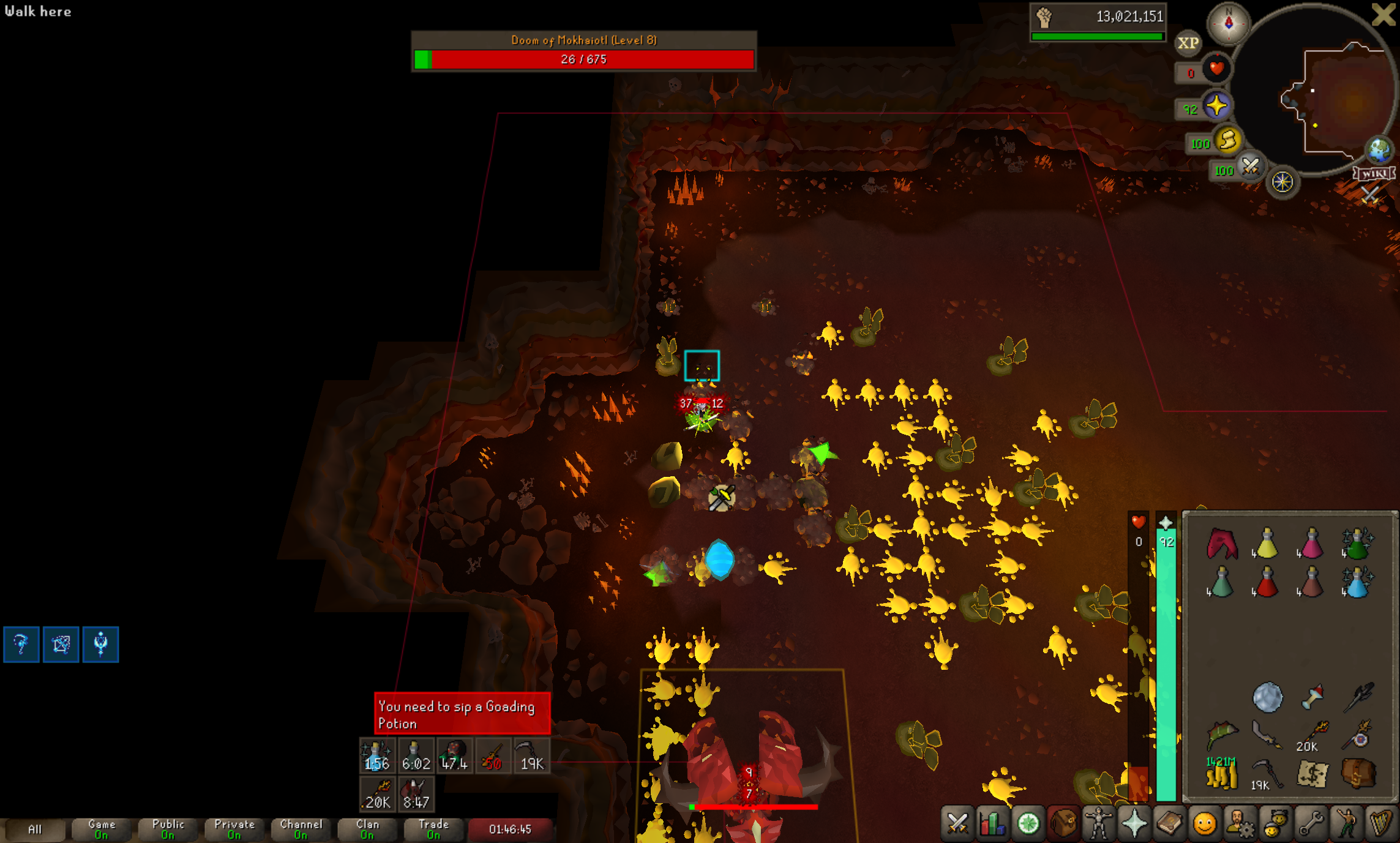Screen dimensions: 1400x843
Task: Open the world map globe
Action: [x=1379, y=149]
